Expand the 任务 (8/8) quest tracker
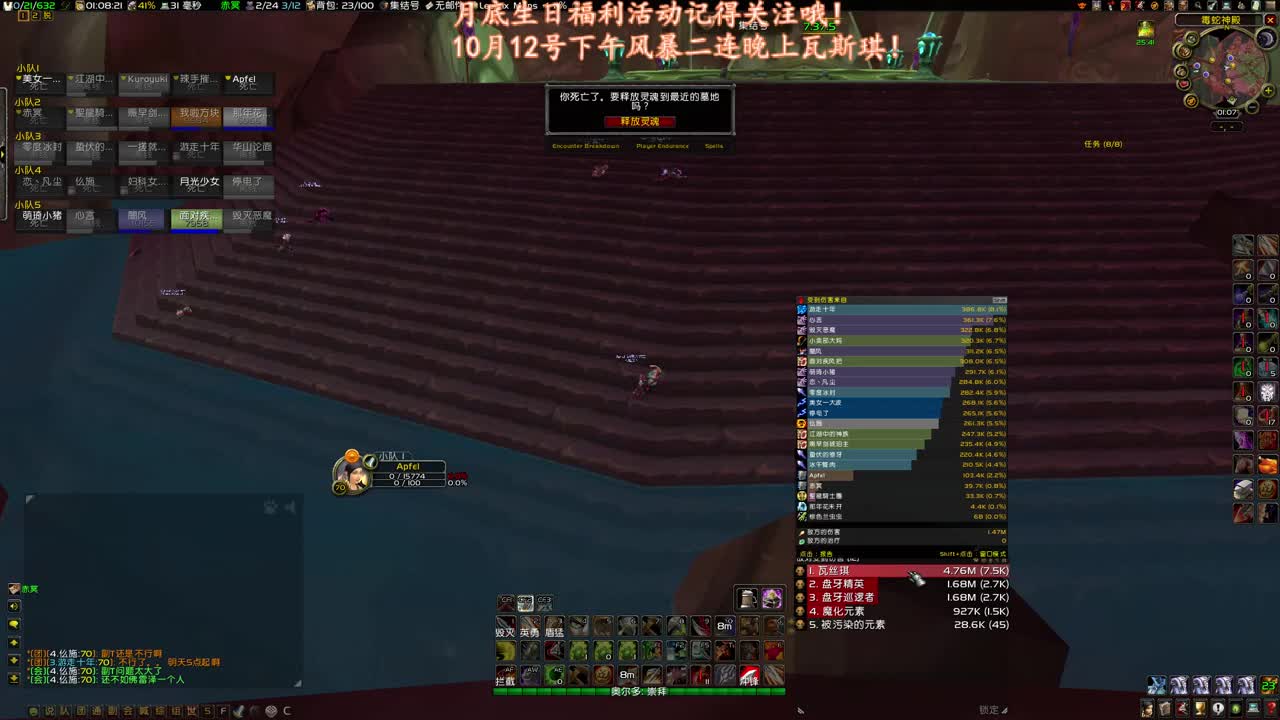1280x720 pixels. (x=1105, y=143)
